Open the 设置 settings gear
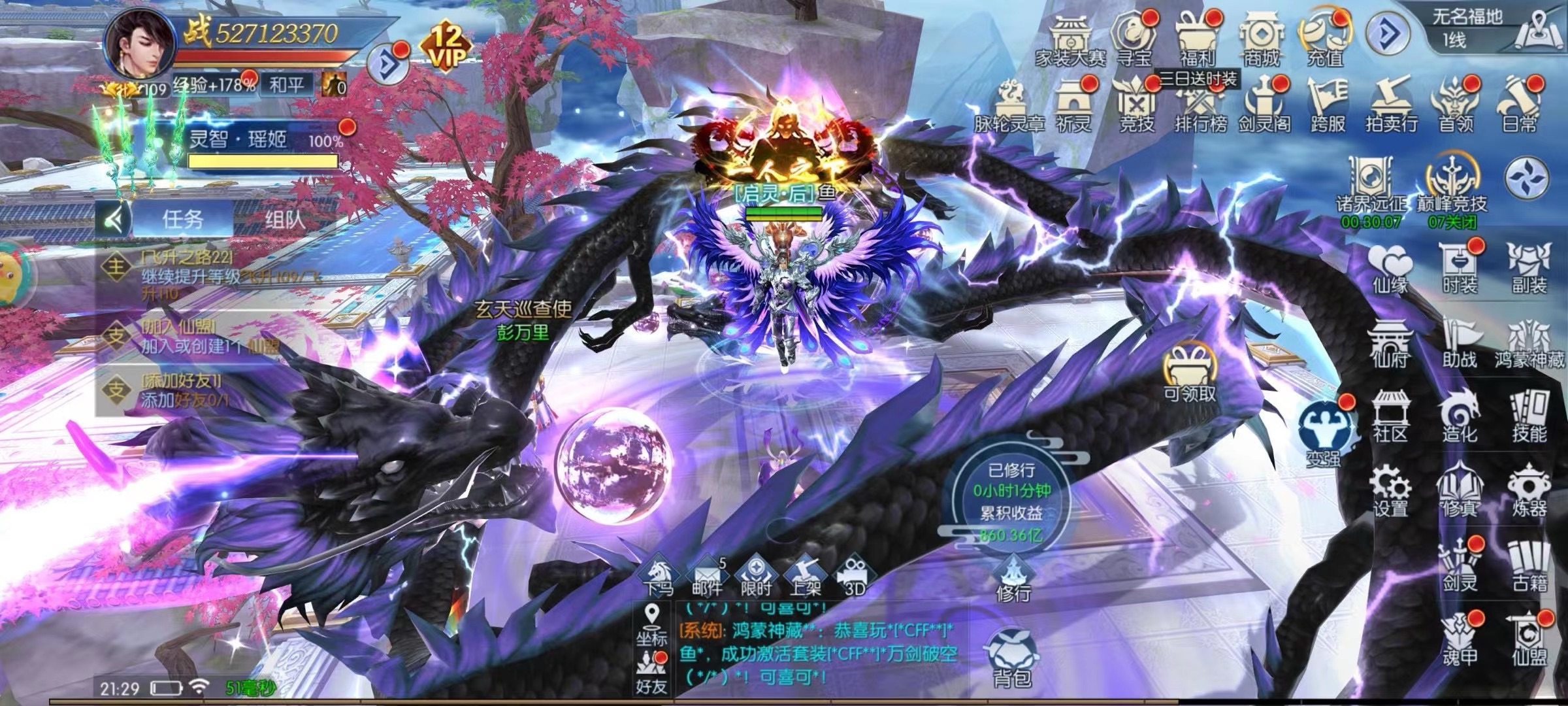Screen dimensions: 1568x706 coord(1390,490)
